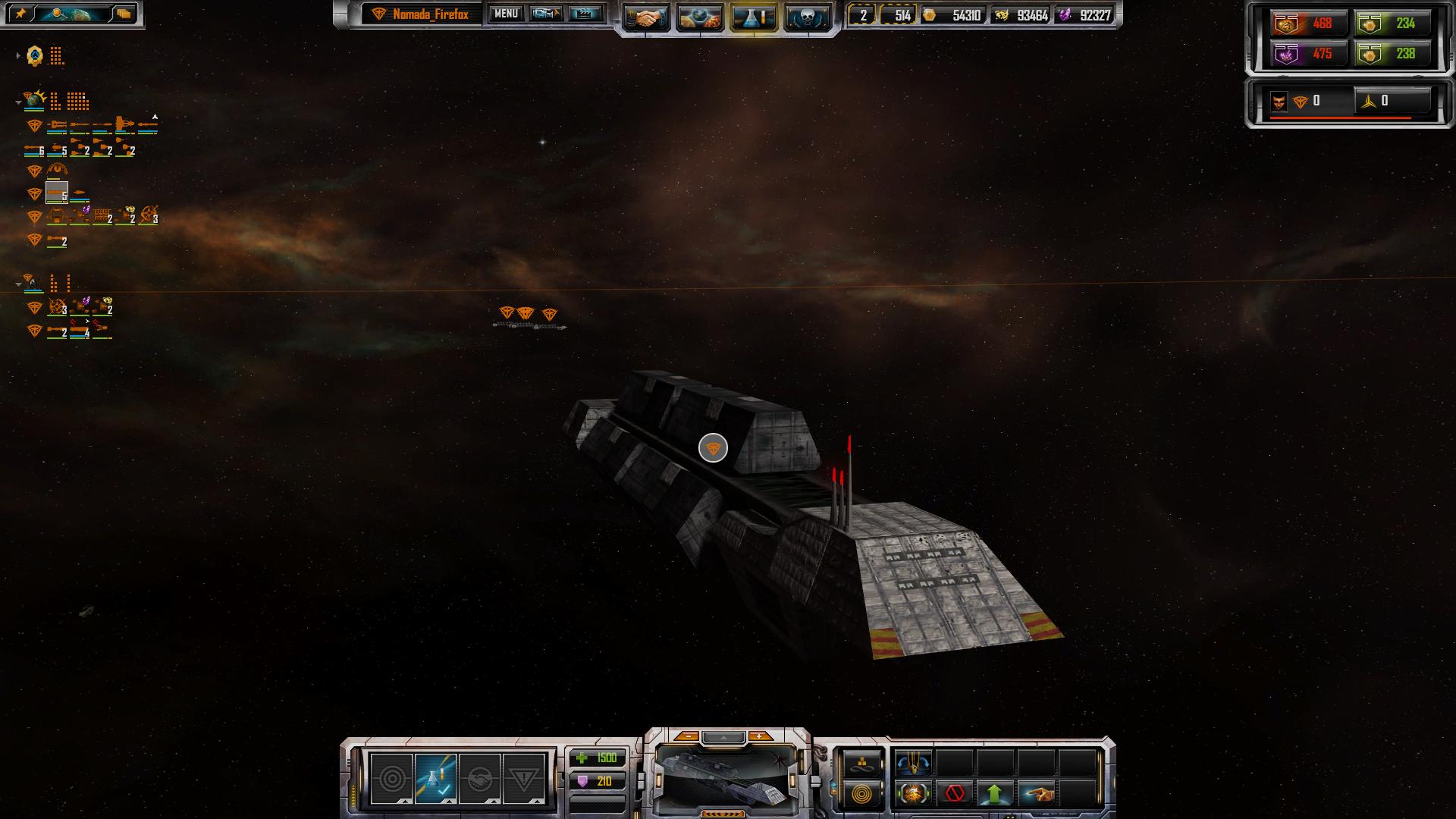Open the planets screen button

[699, 17]
